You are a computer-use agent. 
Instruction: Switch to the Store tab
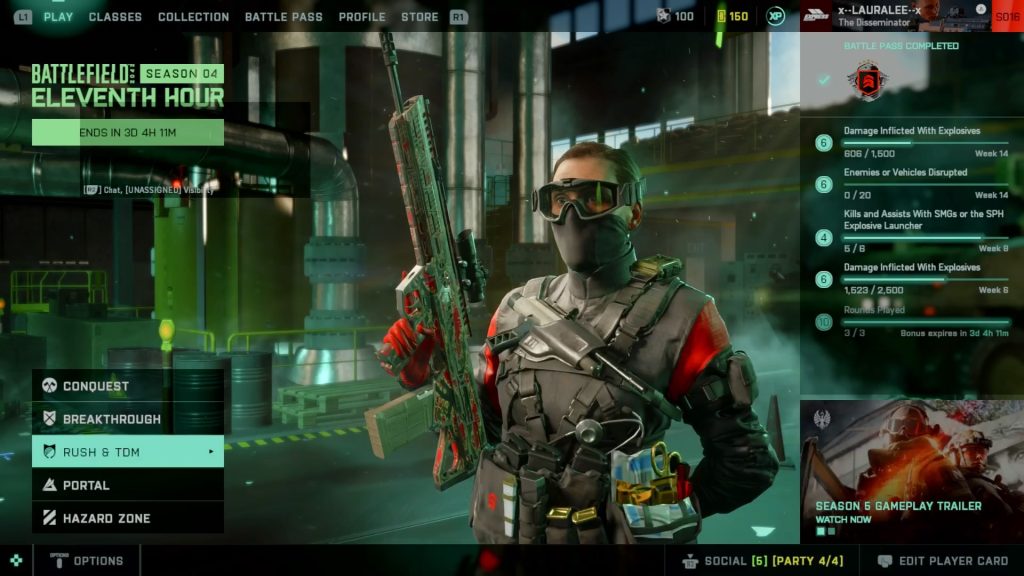[x=419, y=17]
